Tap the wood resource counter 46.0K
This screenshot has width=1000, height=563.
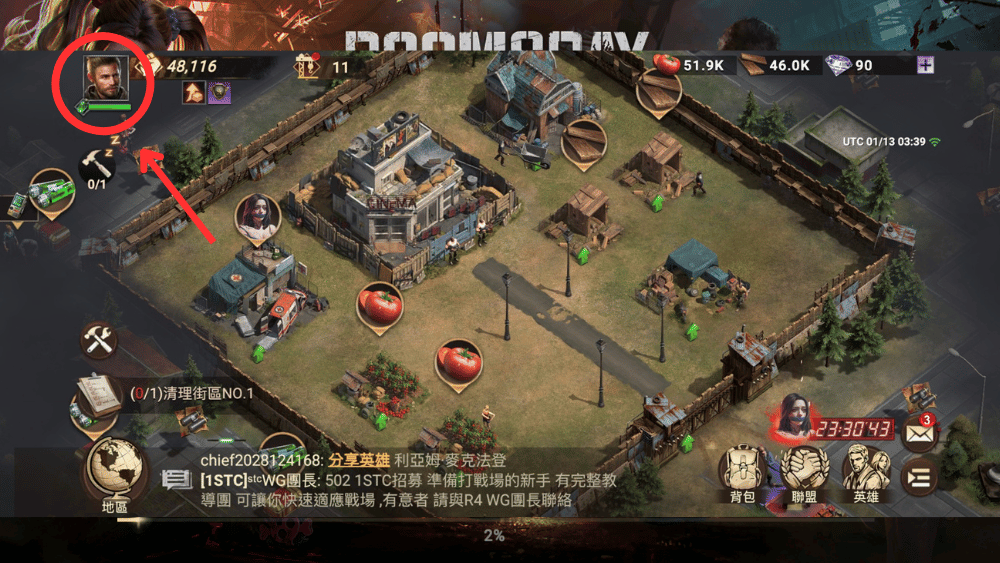[778, 65]
